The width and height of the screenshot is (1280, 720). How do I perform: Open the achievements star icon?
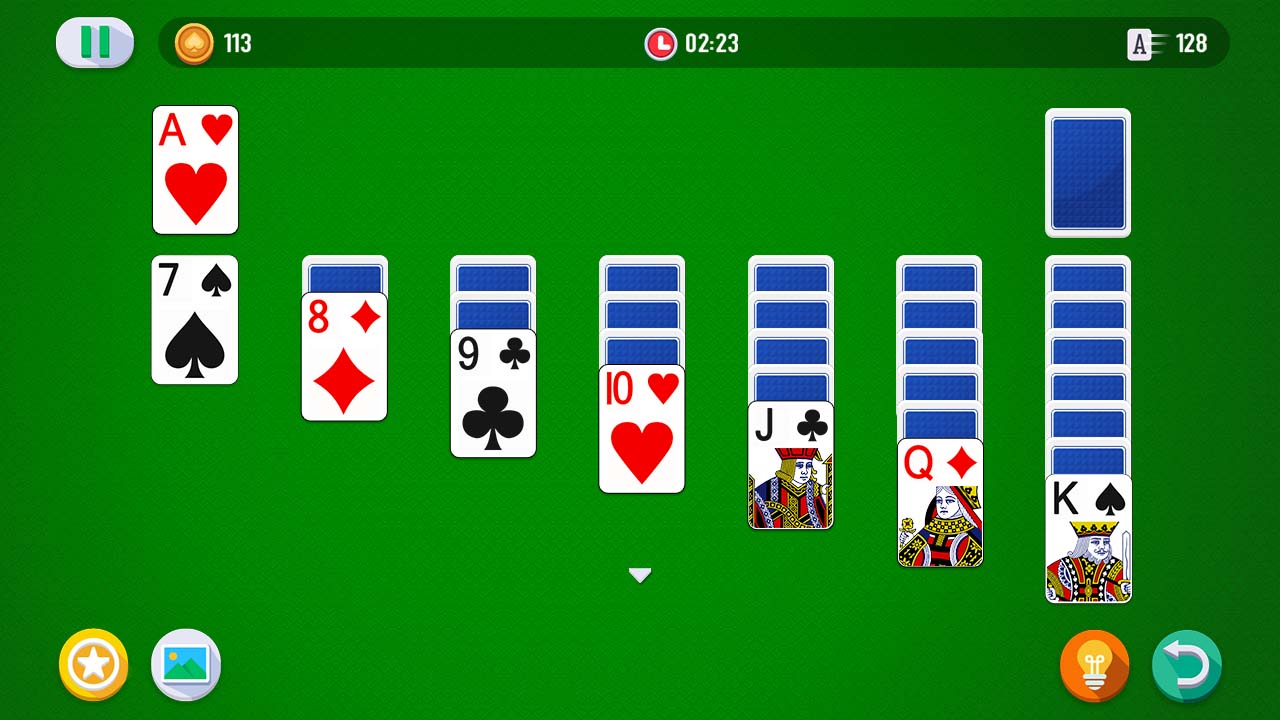93,664
